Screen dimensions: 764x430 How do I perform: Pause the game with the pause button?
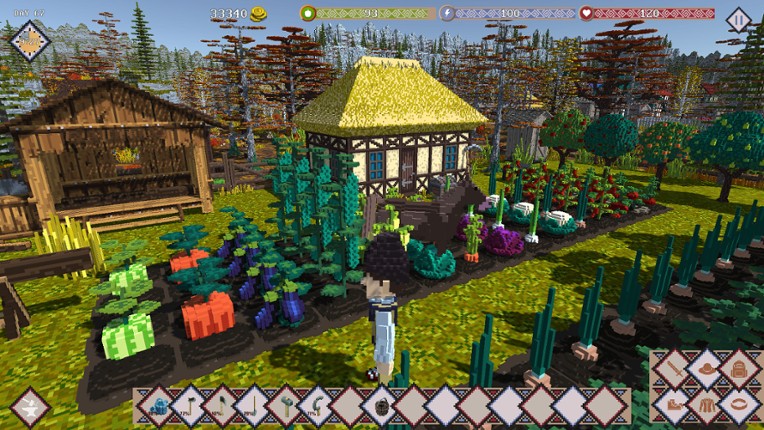coord(738,19)
